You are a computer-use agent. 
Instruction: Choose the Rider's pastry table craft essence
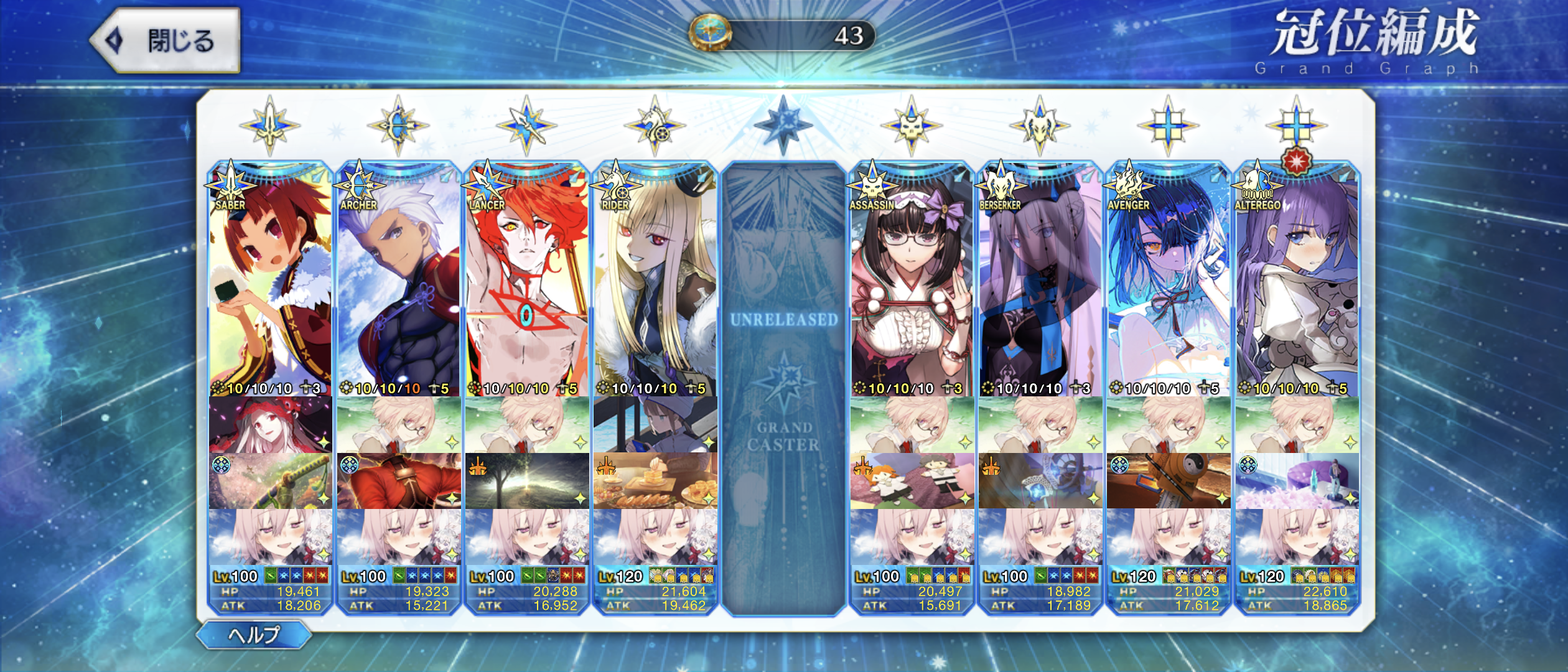pos(655,481)
